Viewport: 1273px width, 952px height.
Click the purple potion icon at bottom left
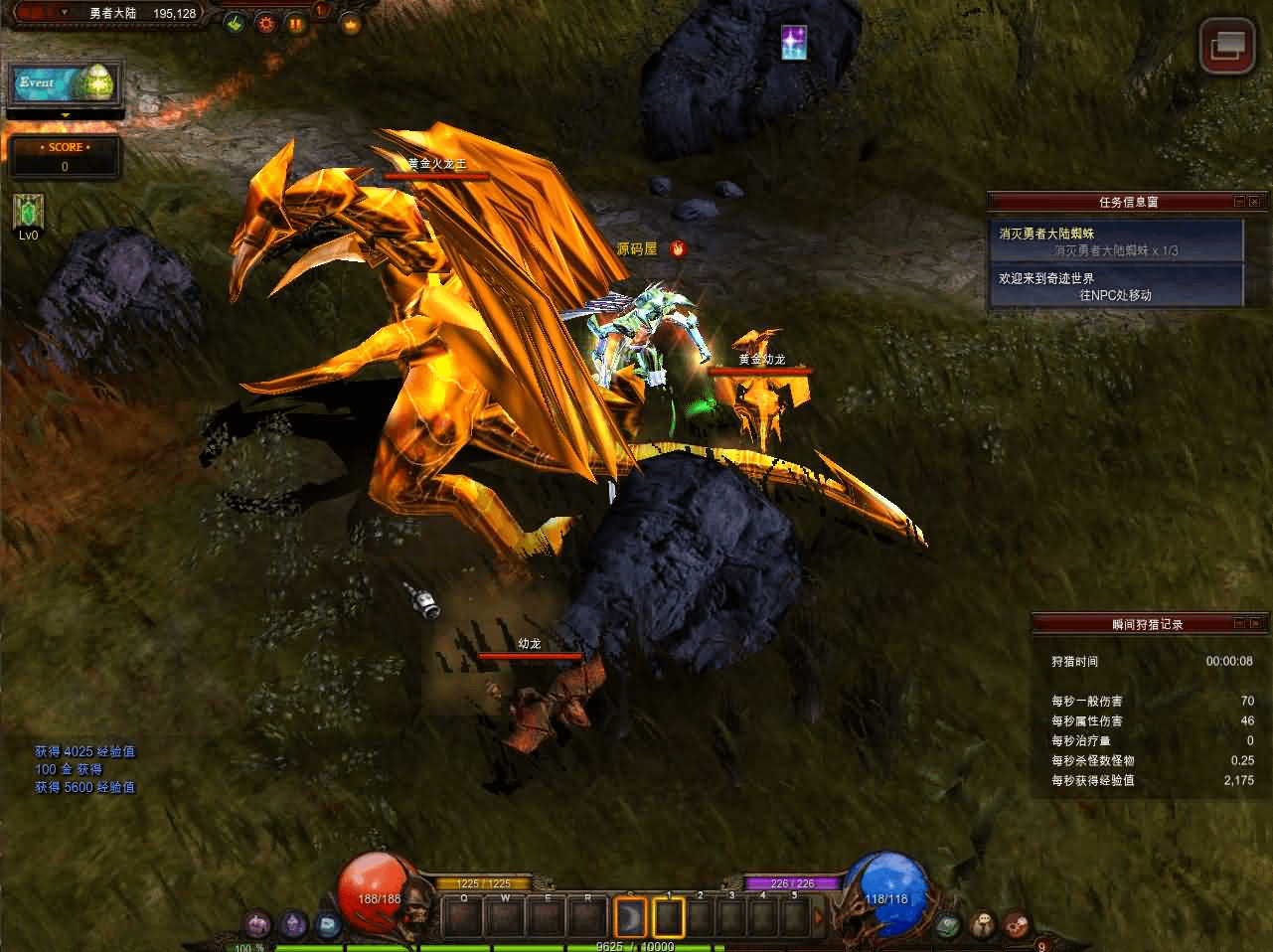258,925
